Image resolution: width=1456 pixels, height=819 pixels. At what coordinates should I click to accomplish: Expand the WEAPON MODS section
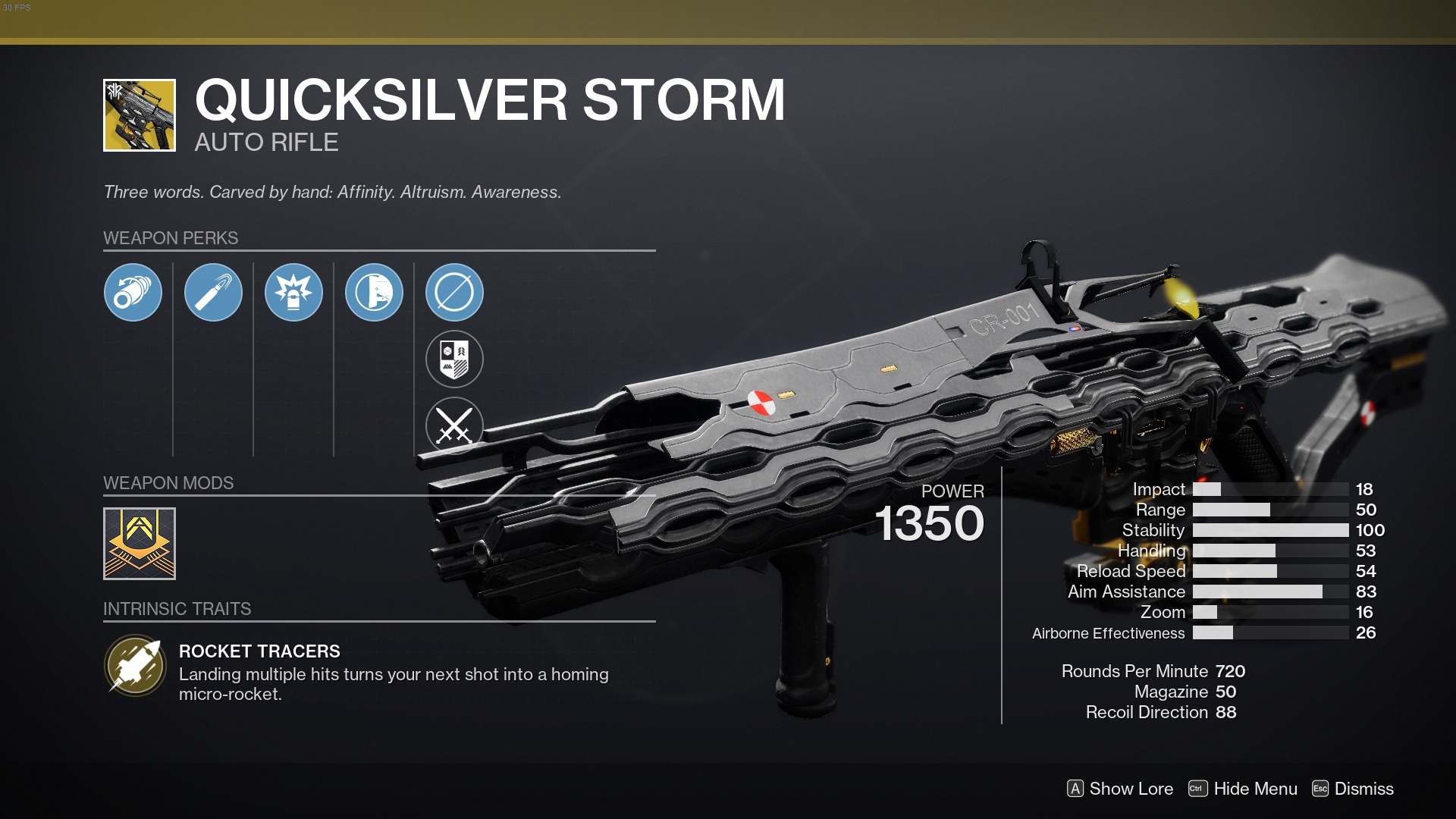click(x=168, y=483)
